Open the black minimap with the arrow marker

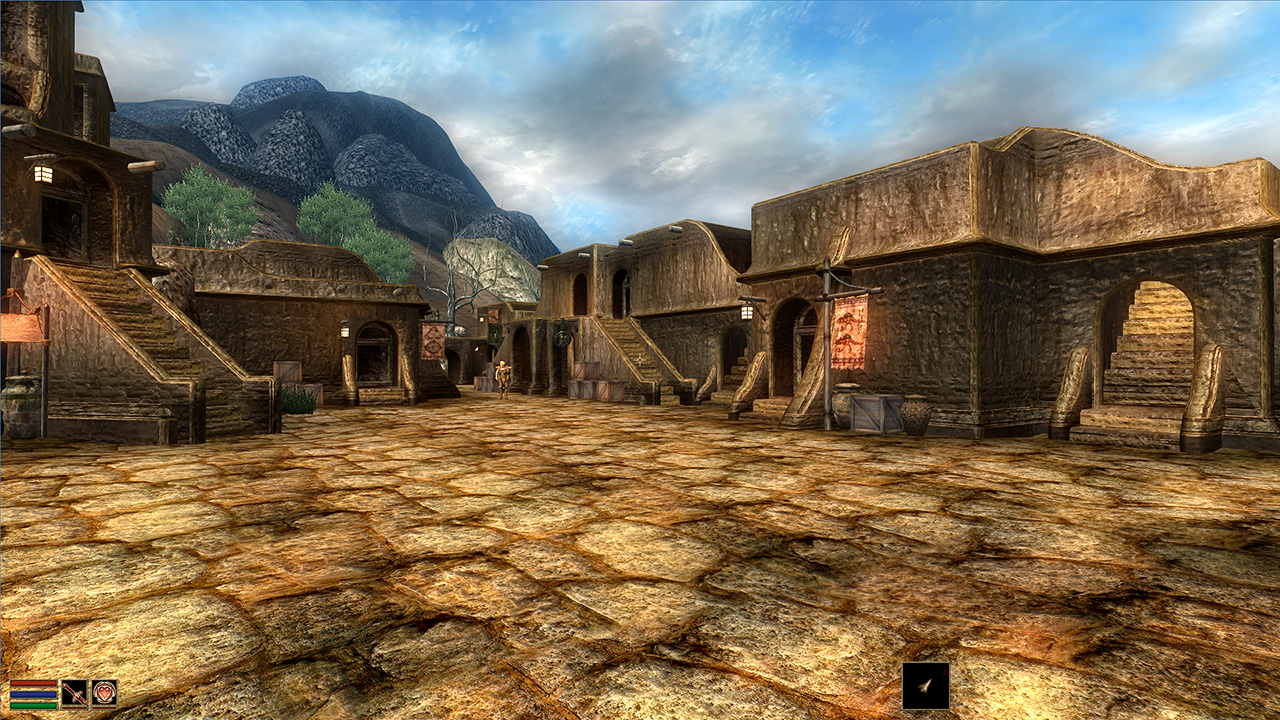click(x=925, y=686)
